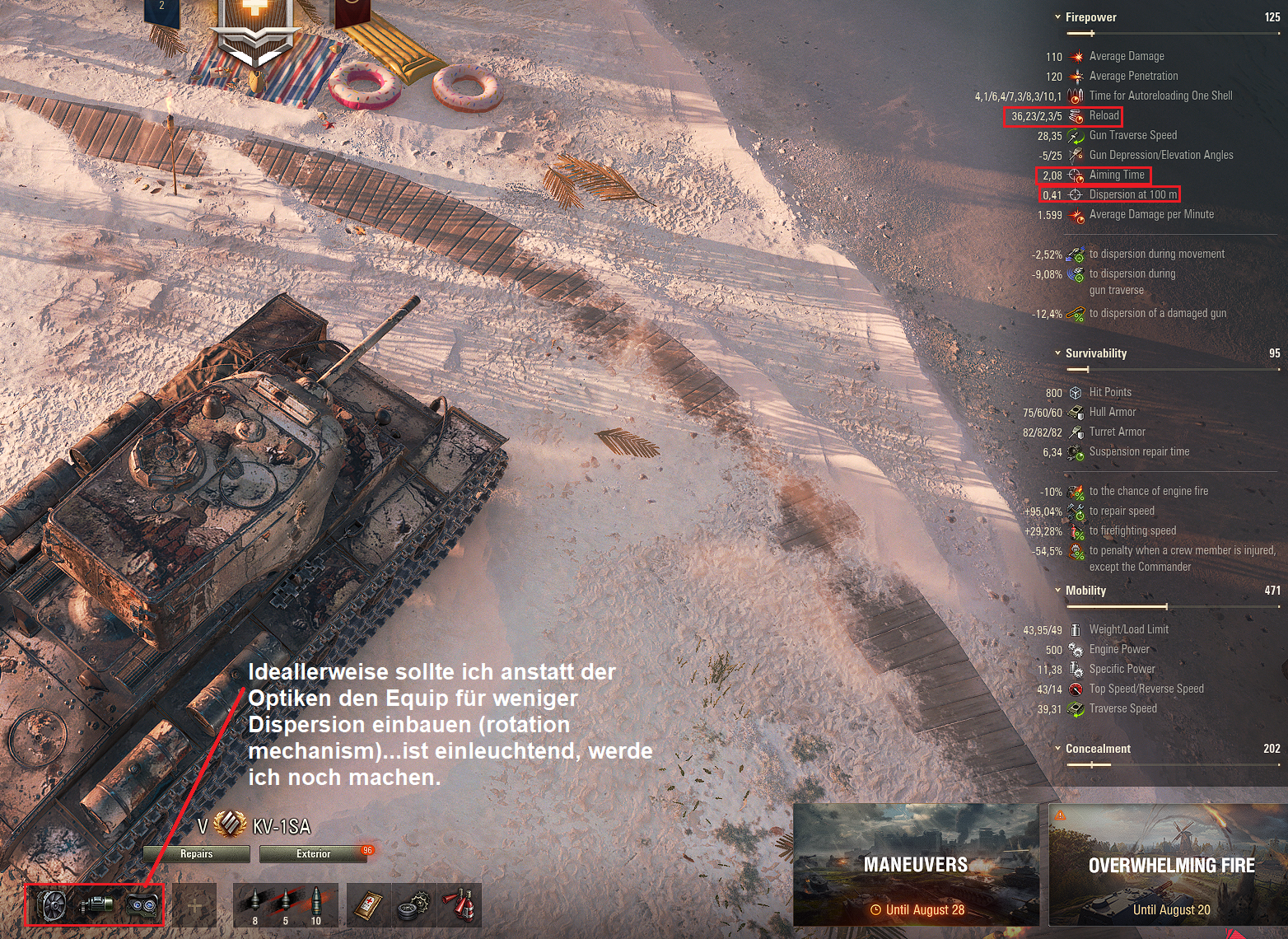Click the Hit Points icon under Survivability

coord(1076,392)
